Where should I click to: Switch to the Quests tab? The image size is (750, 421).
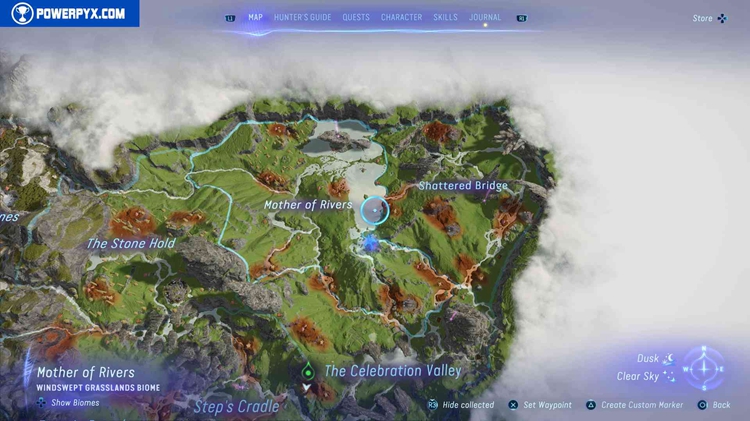(x=355, y=17)
